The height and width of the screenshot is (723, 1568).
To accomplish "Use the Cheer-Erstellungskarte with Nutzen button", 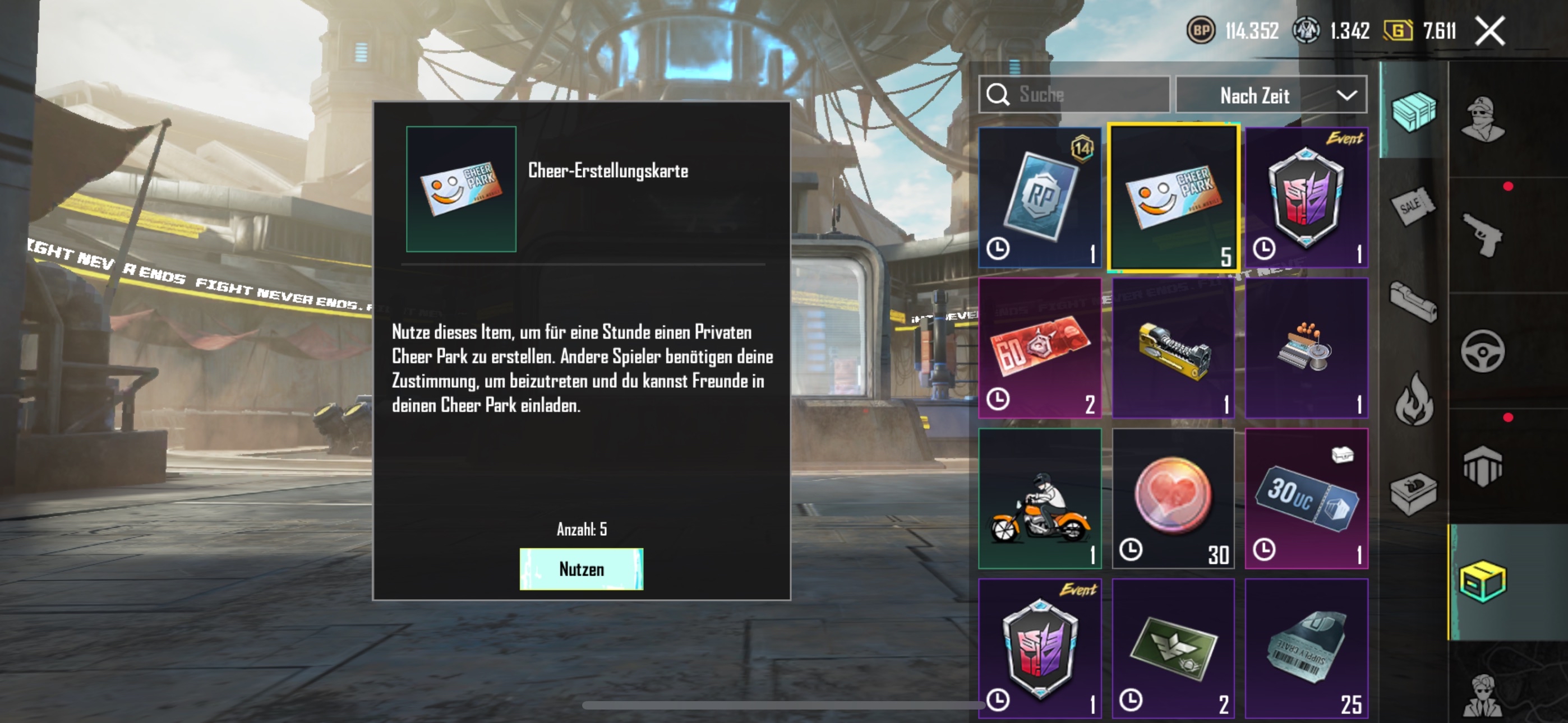I will click(x=580, y=569).
